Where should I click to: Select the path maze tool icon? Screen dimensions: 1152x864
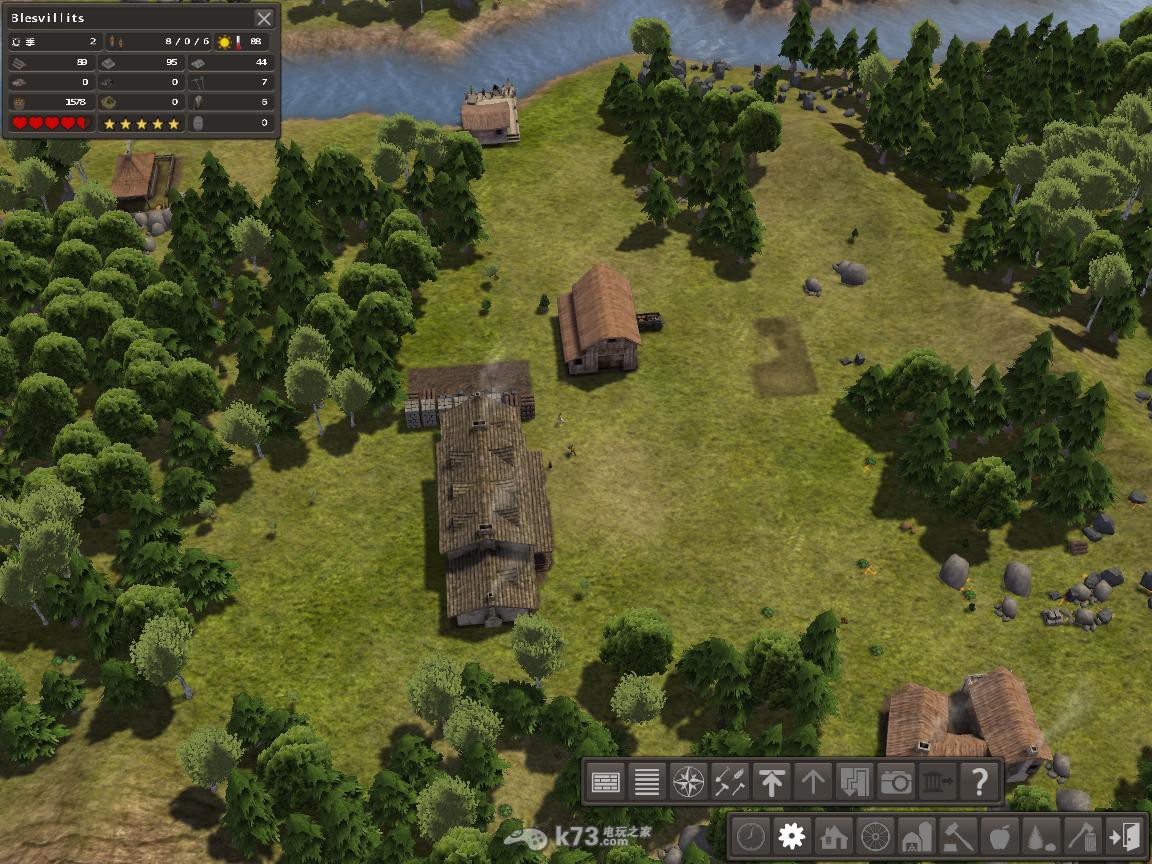854,782
